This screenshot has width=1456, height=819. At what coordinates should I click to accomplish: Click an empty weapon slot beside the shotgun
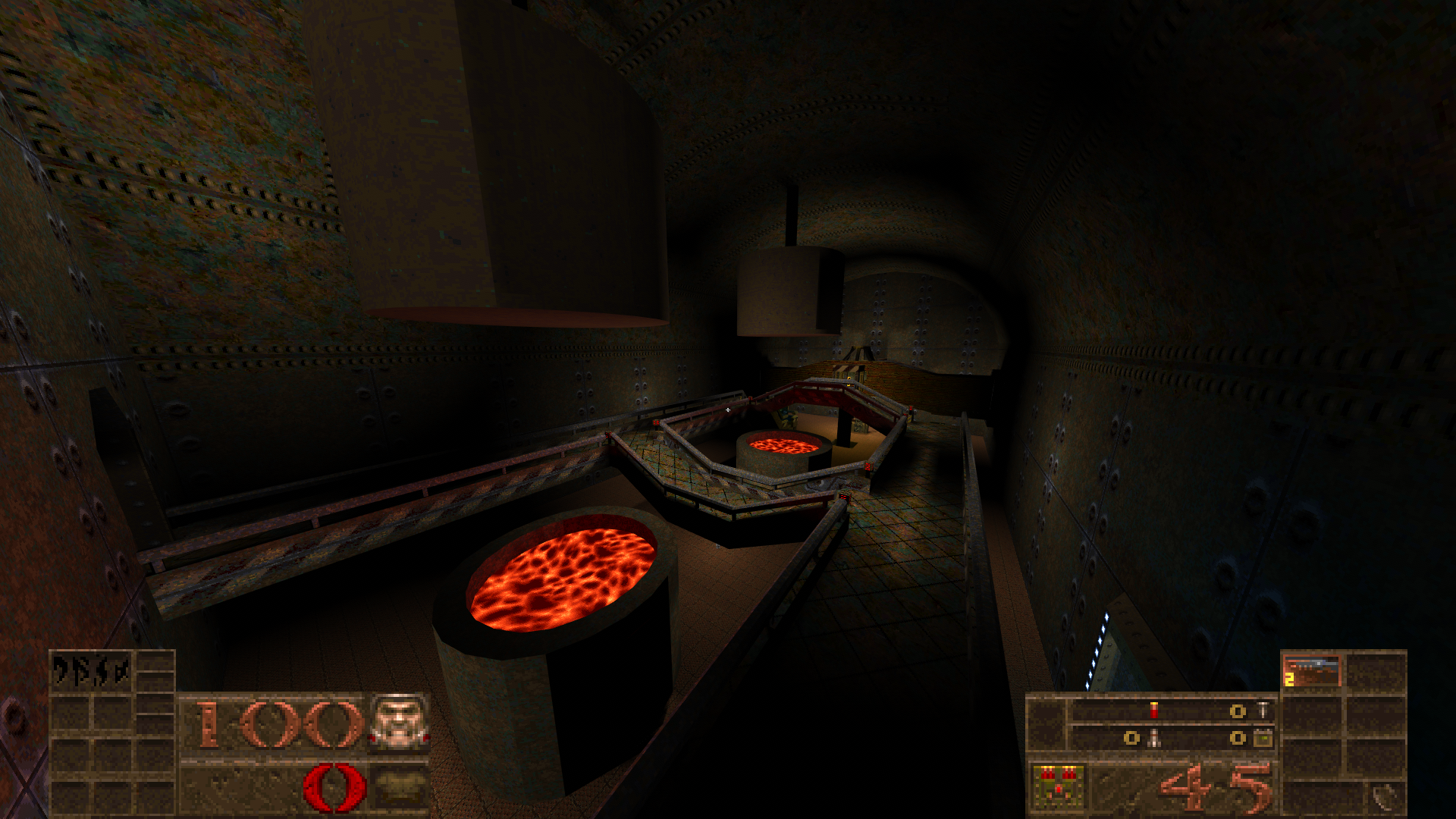1375,670
